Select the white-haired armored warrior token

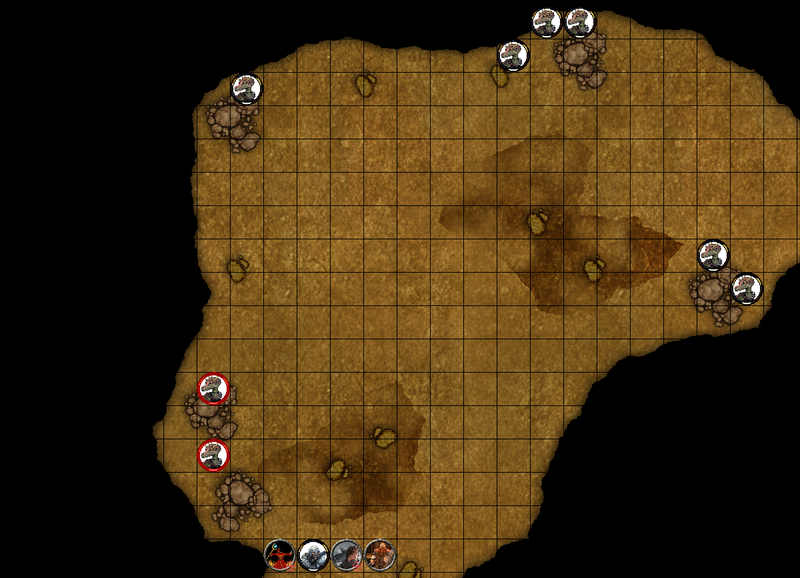[x=313, y=554]
